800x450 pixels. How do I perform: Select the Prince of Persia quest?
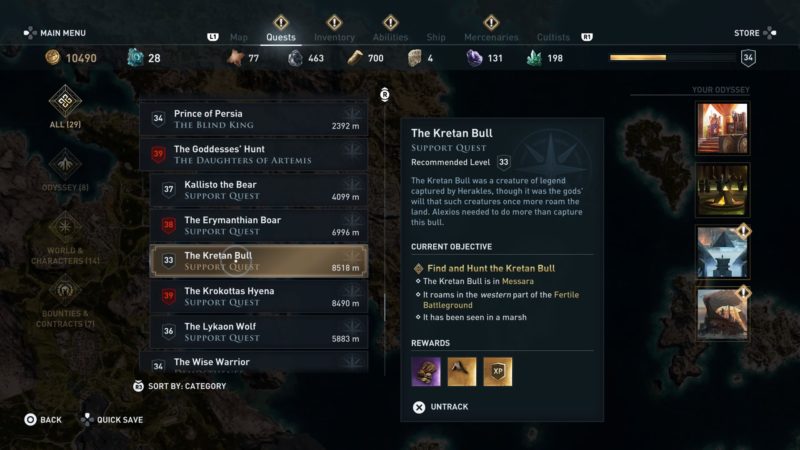(253, 119)
